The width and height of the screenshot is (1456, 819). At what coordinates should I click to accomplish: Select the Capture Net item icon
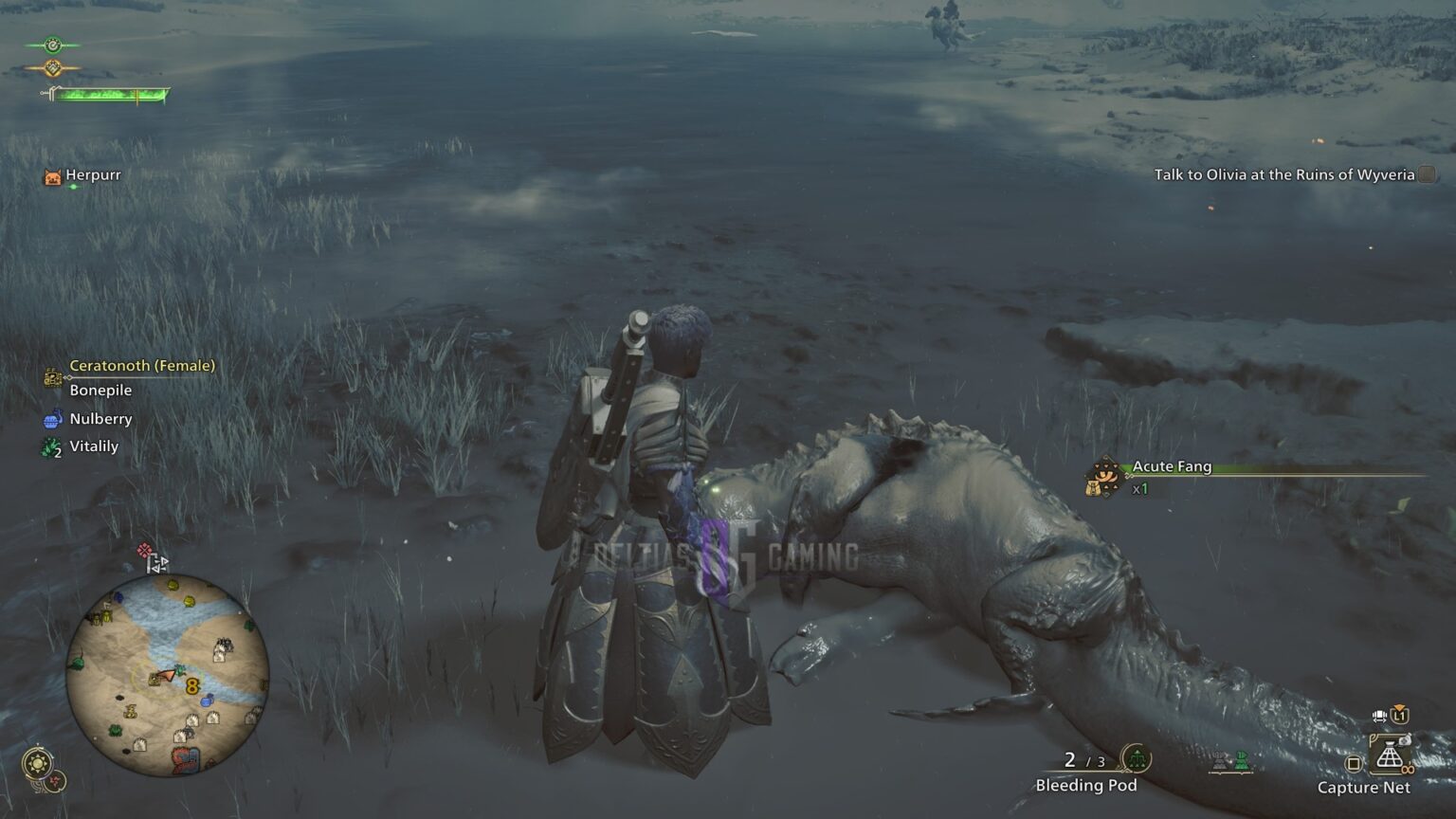[x=1390, y=754]
